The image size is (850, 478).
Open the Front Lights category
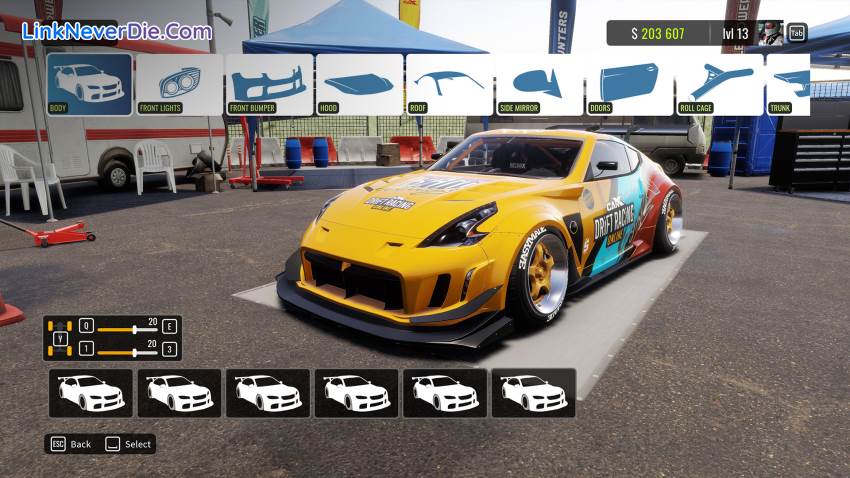pyautogui.click(x=179, y=84)
